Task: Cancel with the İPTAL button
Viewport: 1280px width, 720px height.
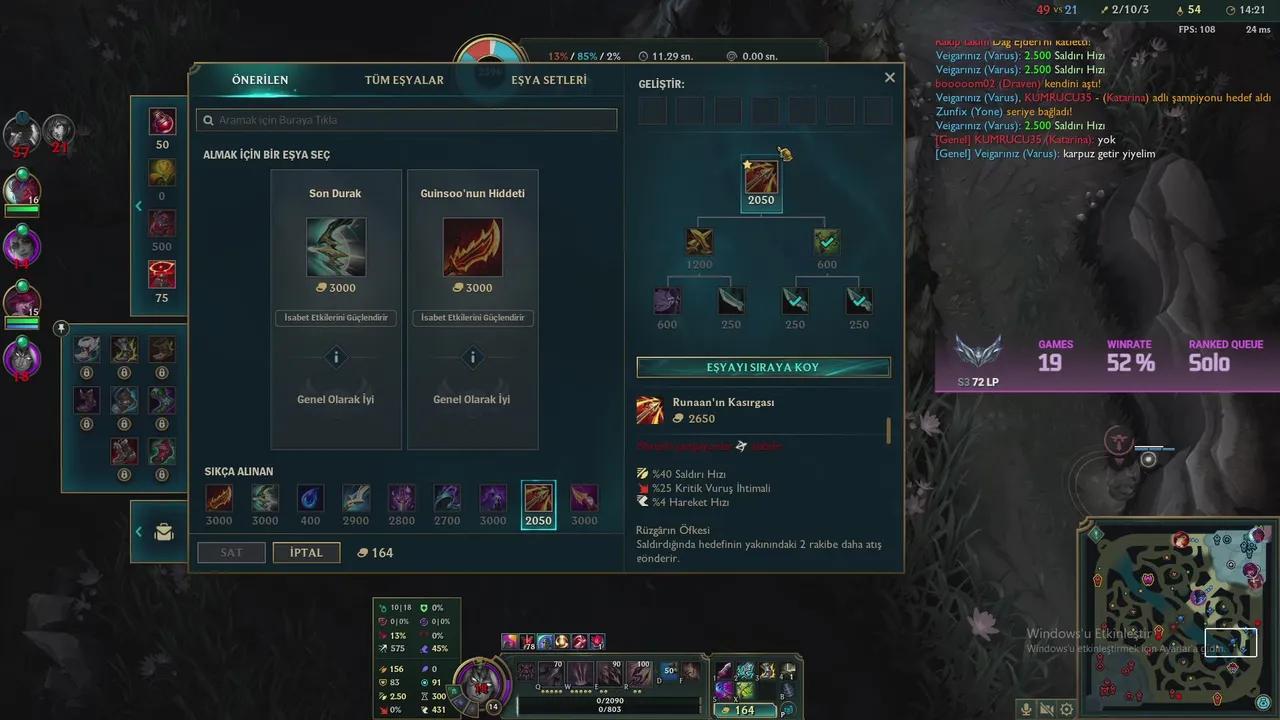Action: pyautogui.click(x=306, y=552)
